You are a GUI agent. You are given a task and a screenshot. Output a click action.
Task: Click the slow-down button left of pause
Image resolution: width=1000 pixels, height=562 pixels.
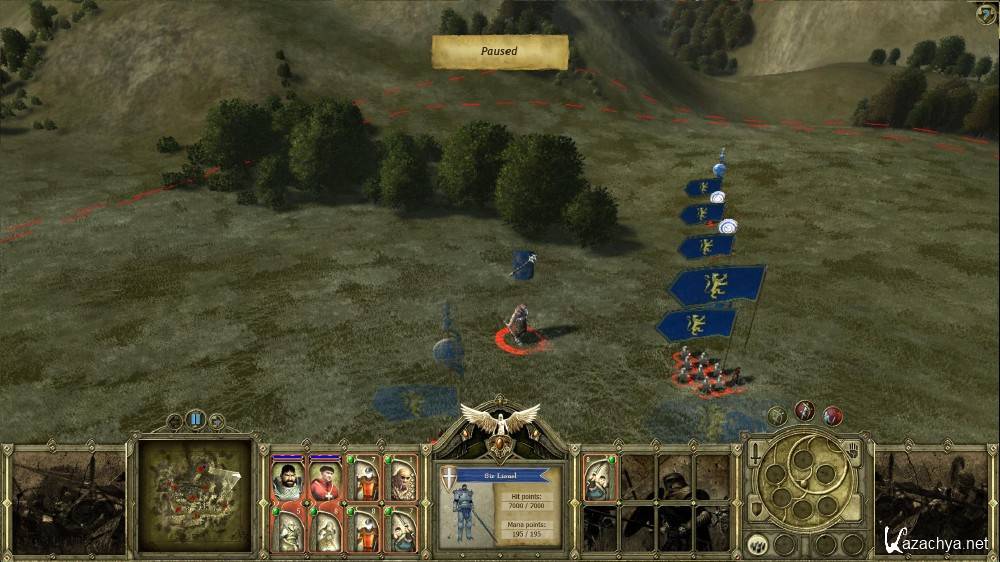click(x=175, y=421)
